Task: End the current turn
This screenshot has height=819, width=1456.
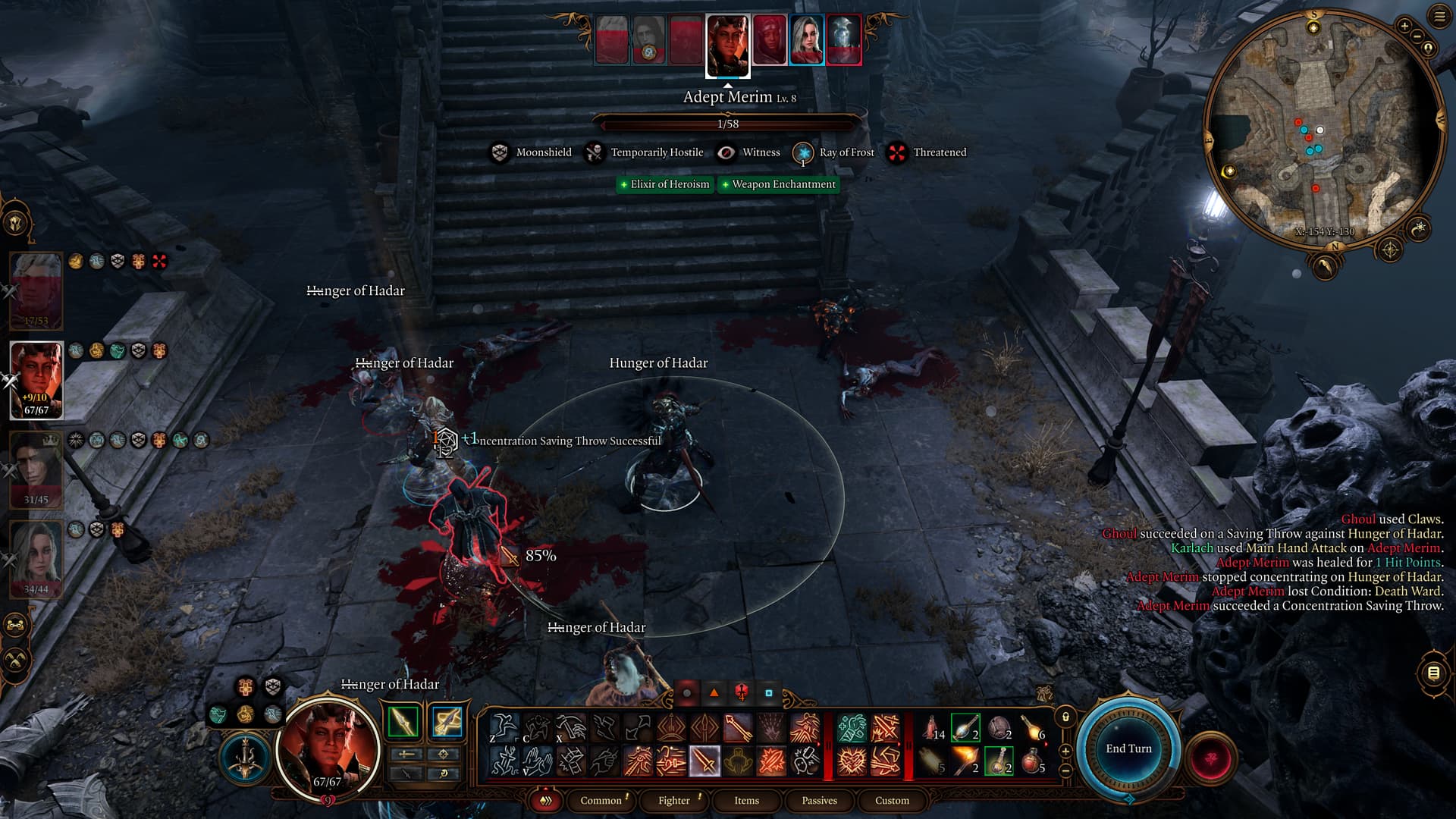Action: [1128, 748]
